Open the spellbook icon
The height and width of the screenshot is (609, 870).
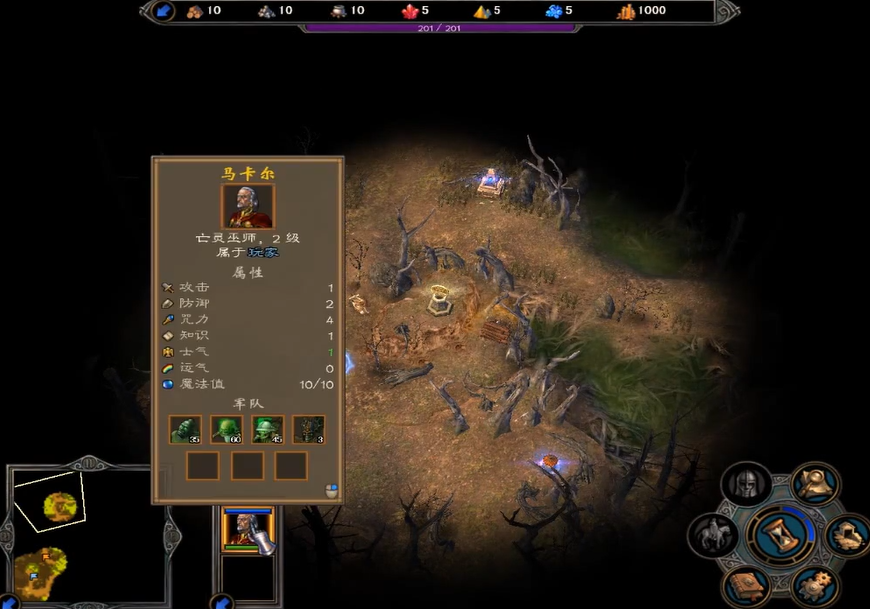(x=745, y=585)
